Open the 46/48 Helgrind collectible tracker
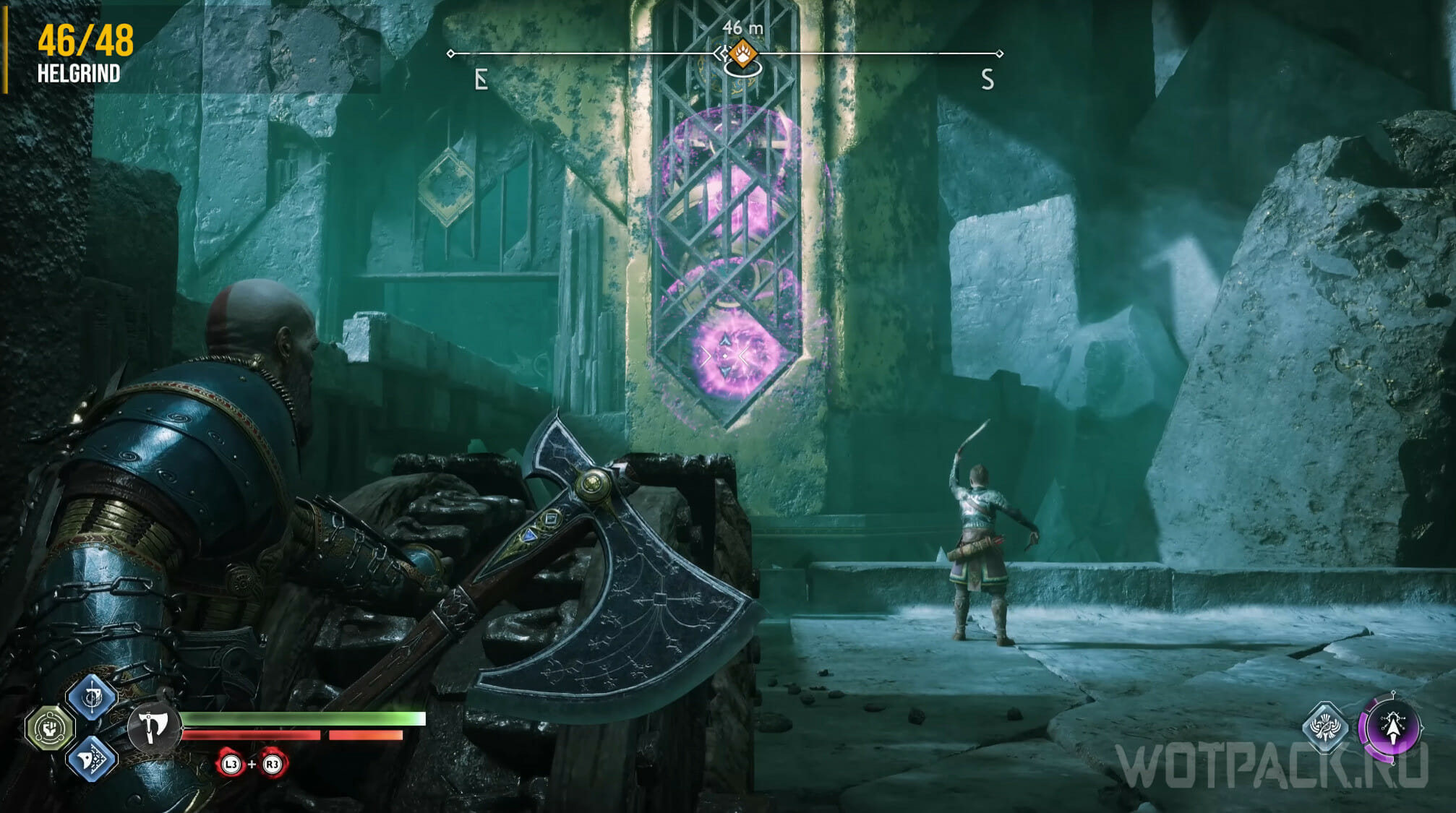Image resolution: width=1456 pixels, height=813 pixels. point(85,52)
